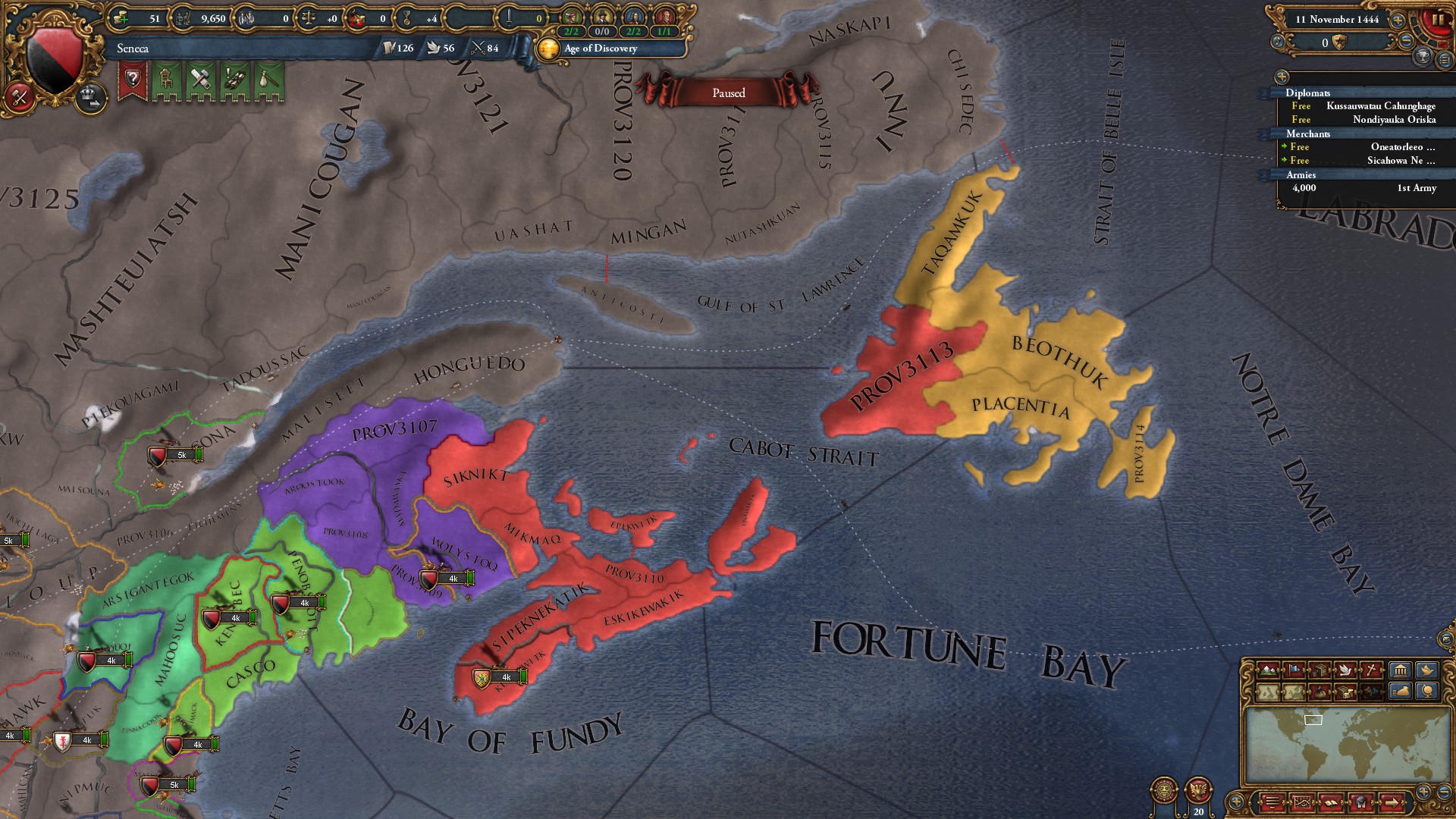Expand outliner options with the plus icon
Viewport: 1456px width, 819px height.
coord(1282,76)
